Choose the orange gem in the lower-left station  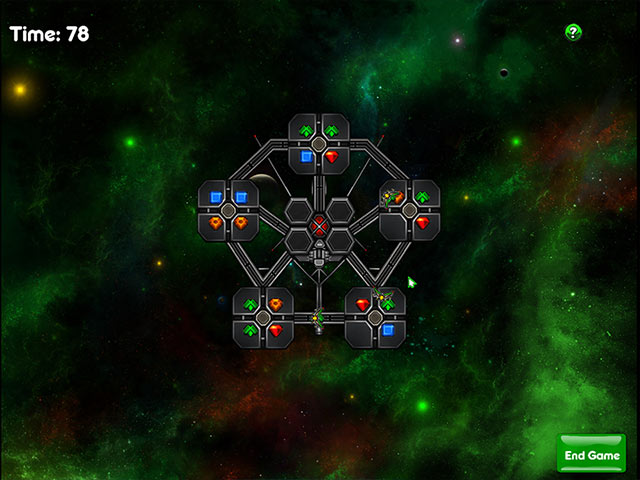pyautogui.click(x=276, y=304)
